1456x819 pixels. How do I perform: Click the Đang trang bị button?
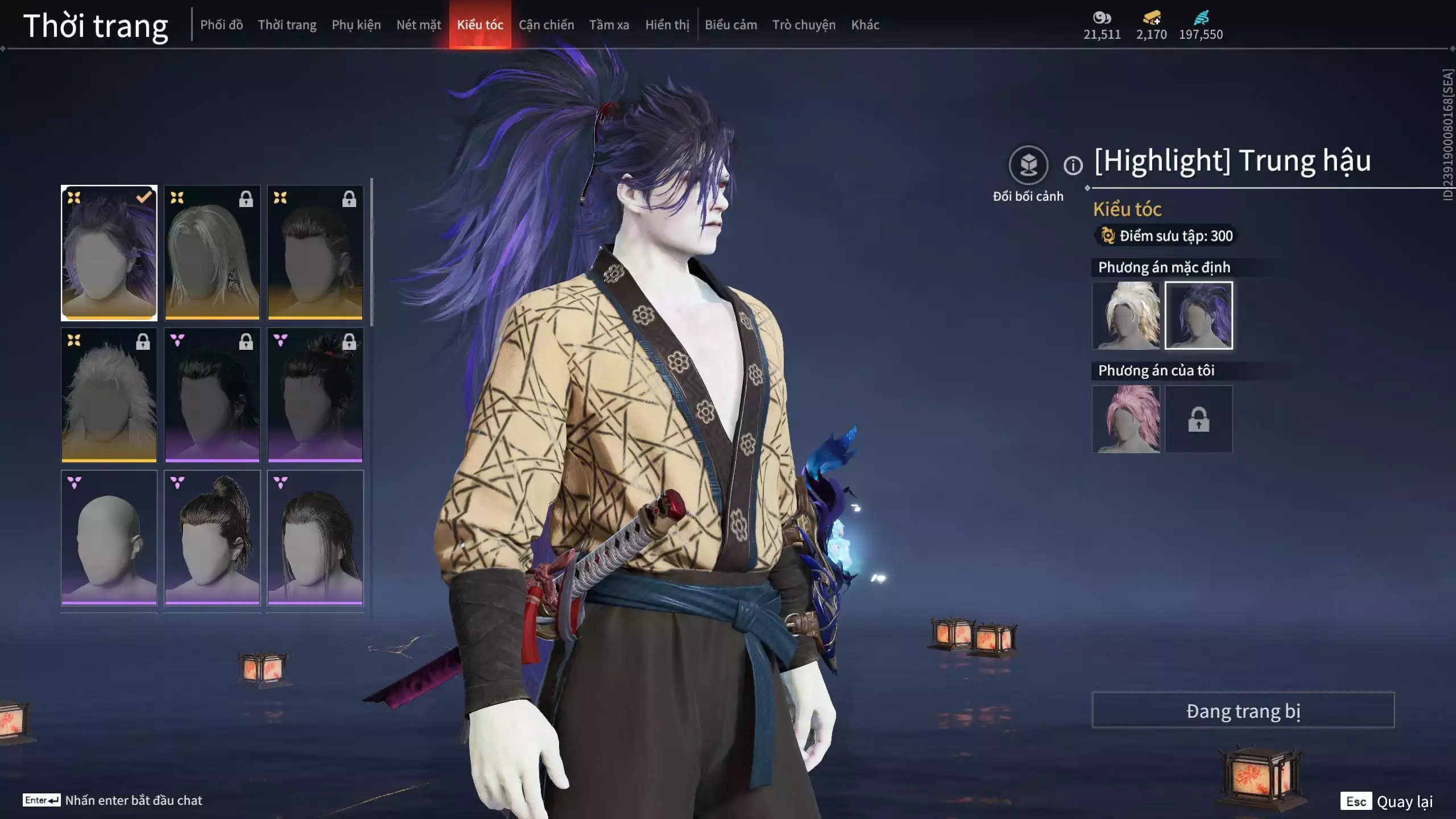tap(1243, 710)
